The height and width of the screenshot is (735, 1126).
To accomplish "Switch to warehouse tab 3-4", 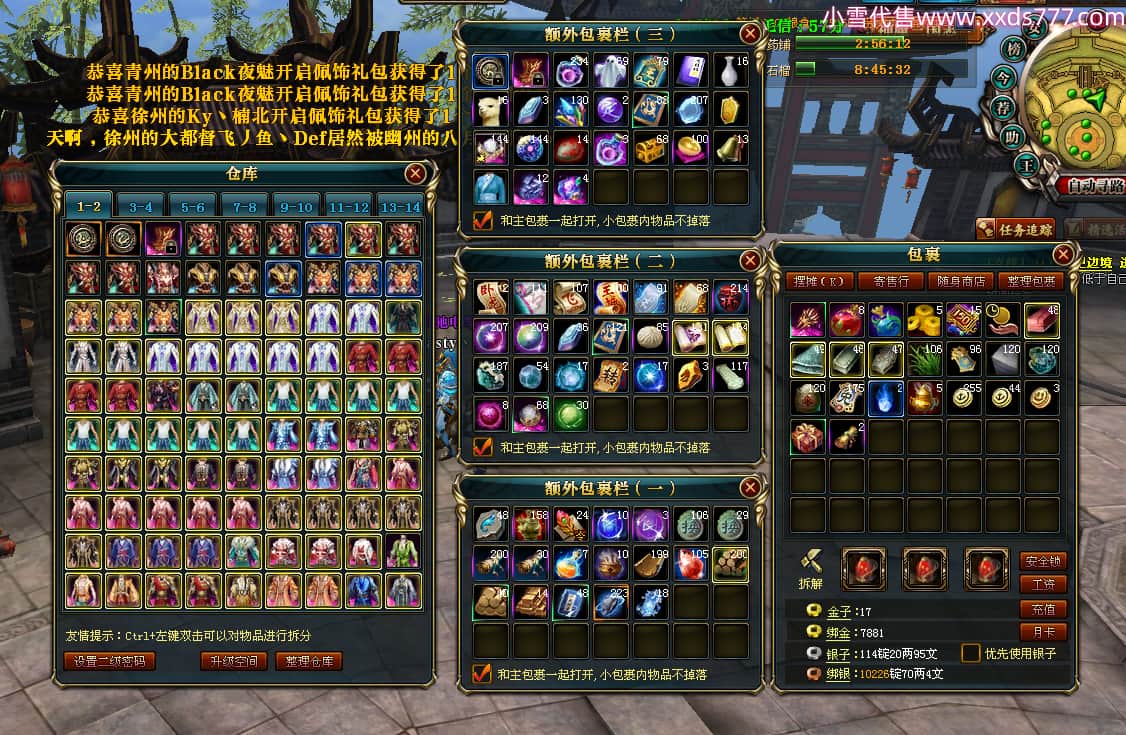I will [x=140, y=207].
